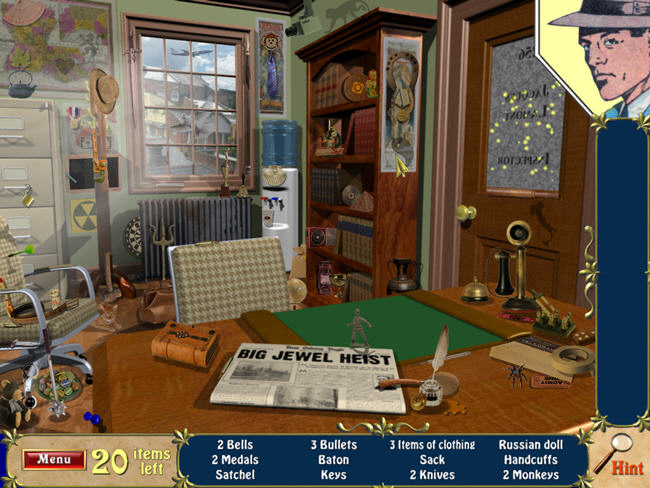Open the red Menu button

click(x=53, y=460)
